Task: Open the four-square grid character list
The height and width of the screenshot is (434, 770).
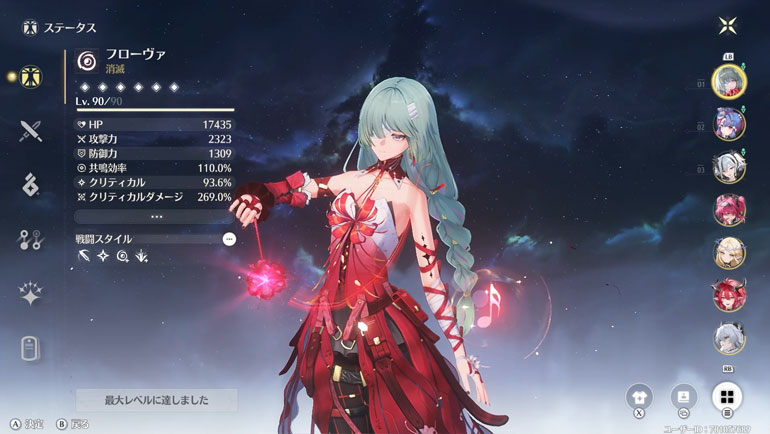Action: click(727, 396)
